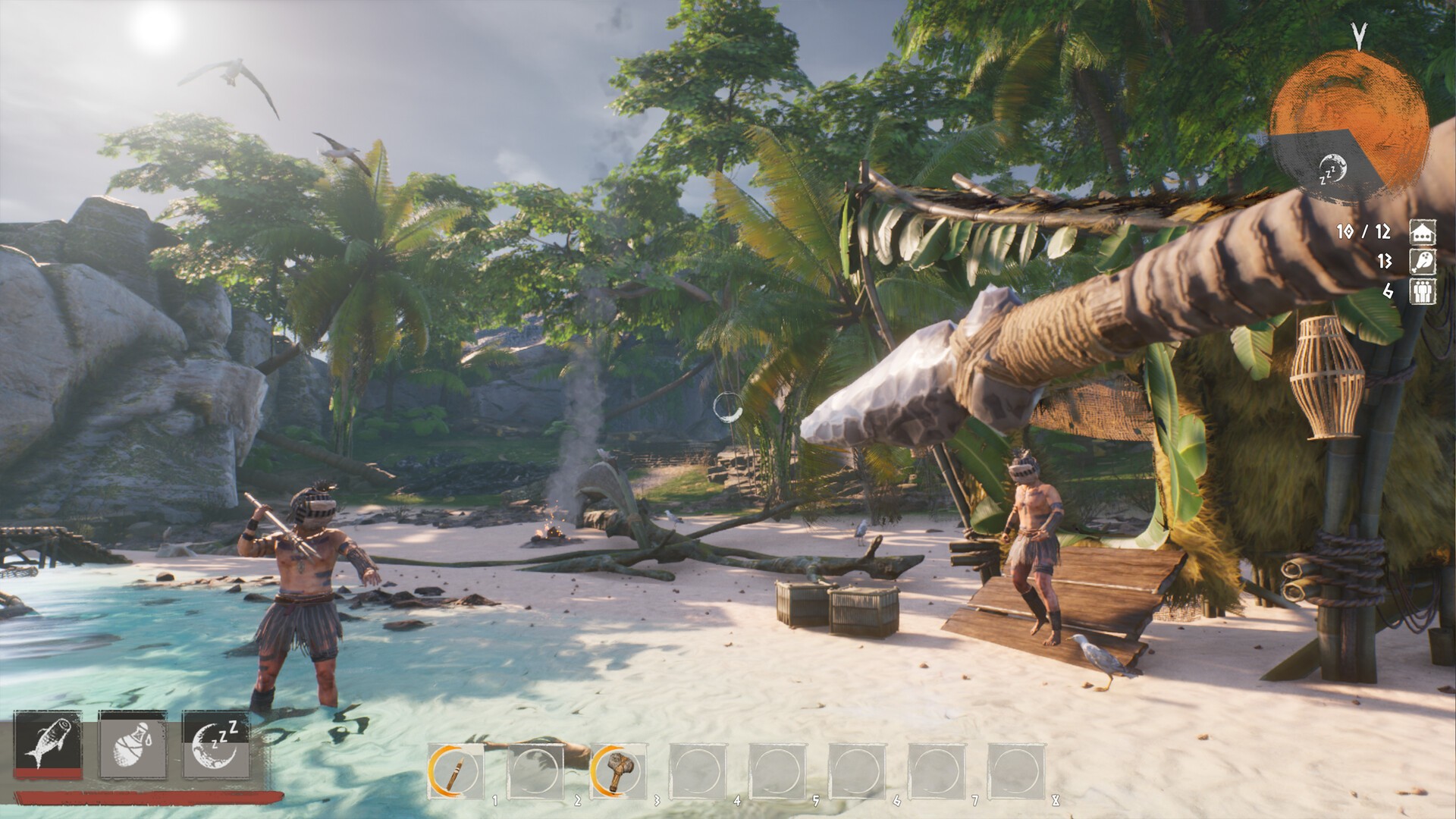The height and width of the screenshot is (819, 1456).
Task: Click the tribe population icon beside the 6 counter
Action: click(1423, 292)
